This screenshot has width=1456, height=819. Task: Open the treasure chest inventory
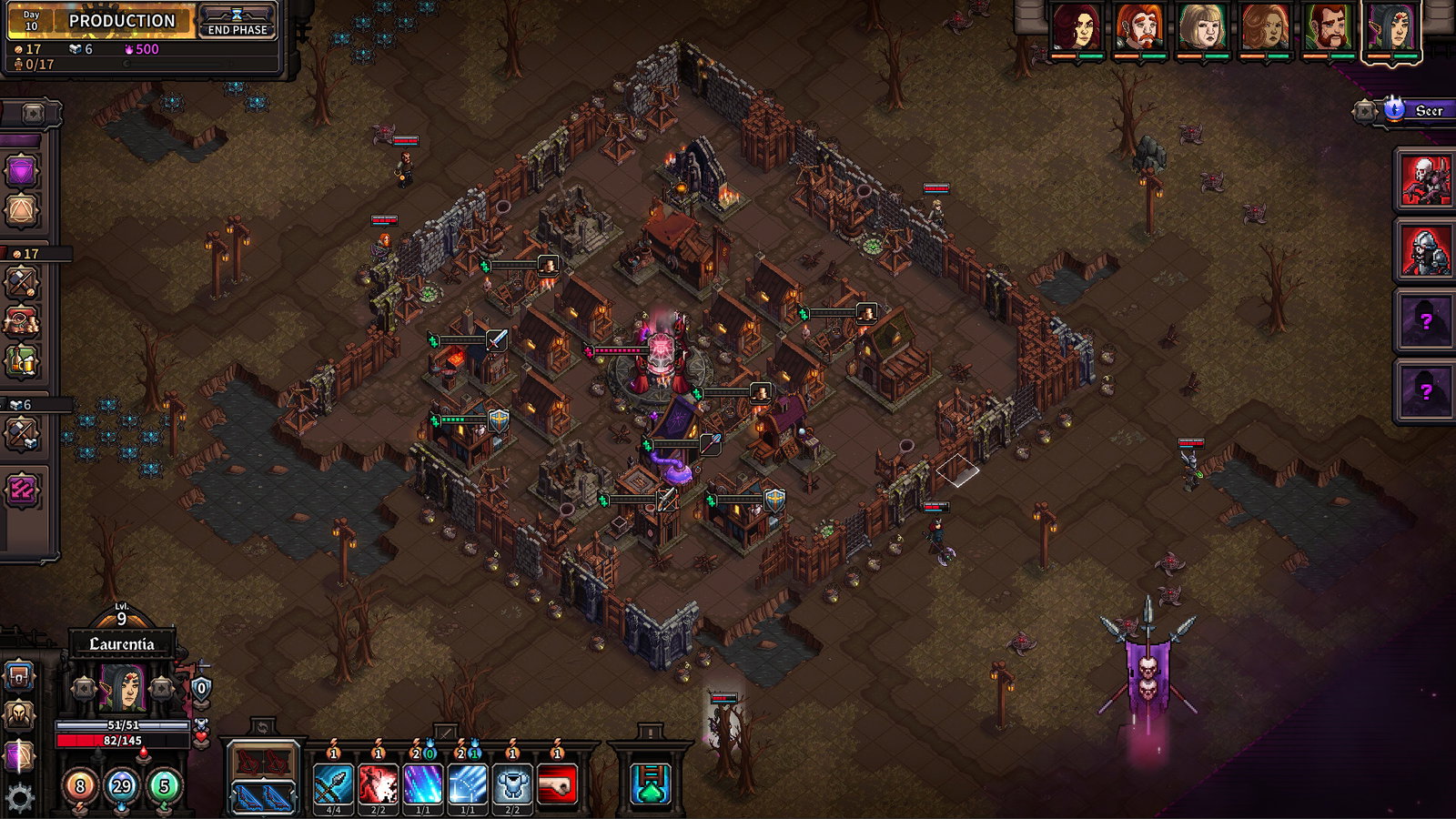(19, 677)
